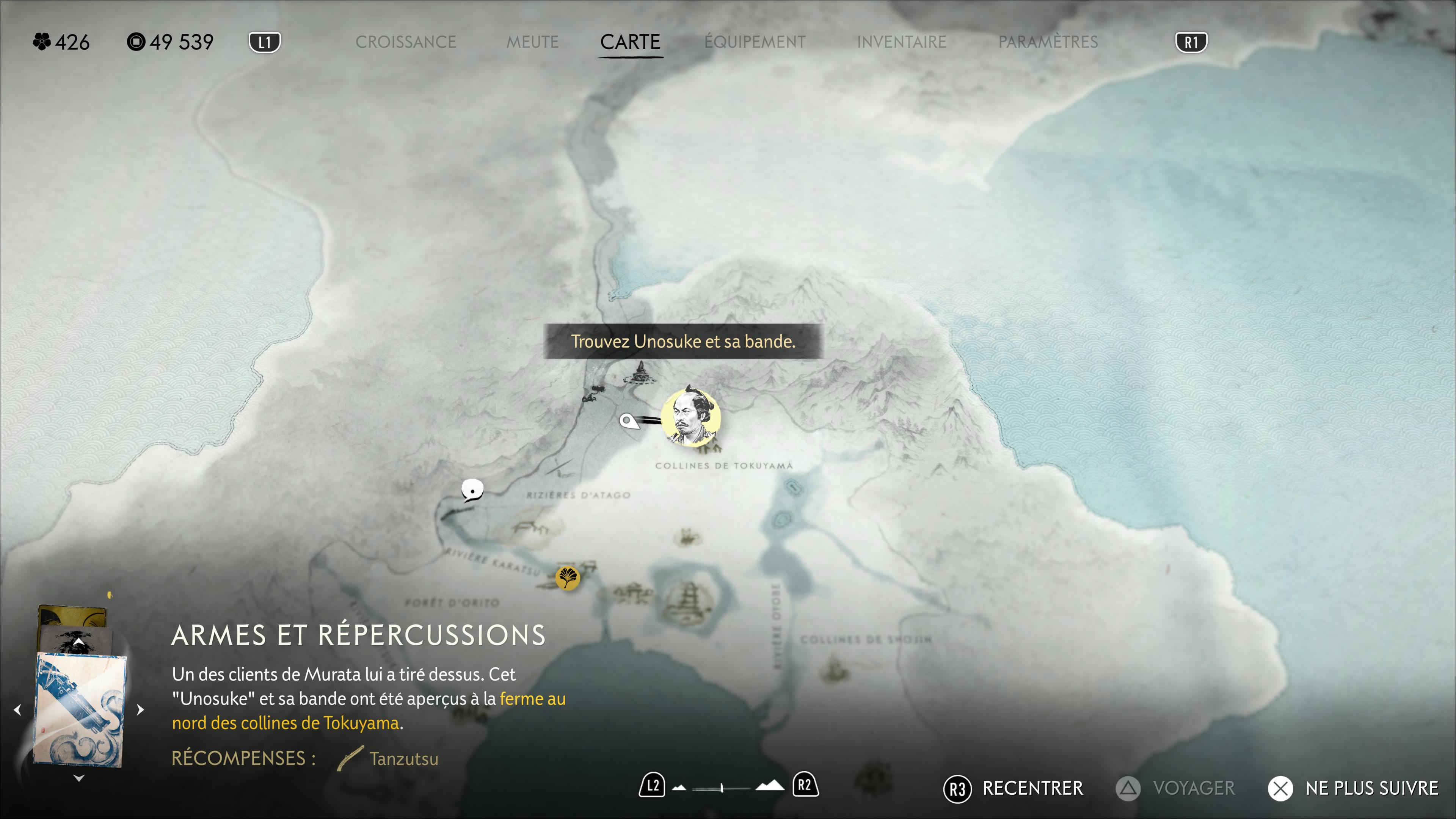Show the Inventaire tab
This screenshot has width=1456, height=819.
(902, 42)
